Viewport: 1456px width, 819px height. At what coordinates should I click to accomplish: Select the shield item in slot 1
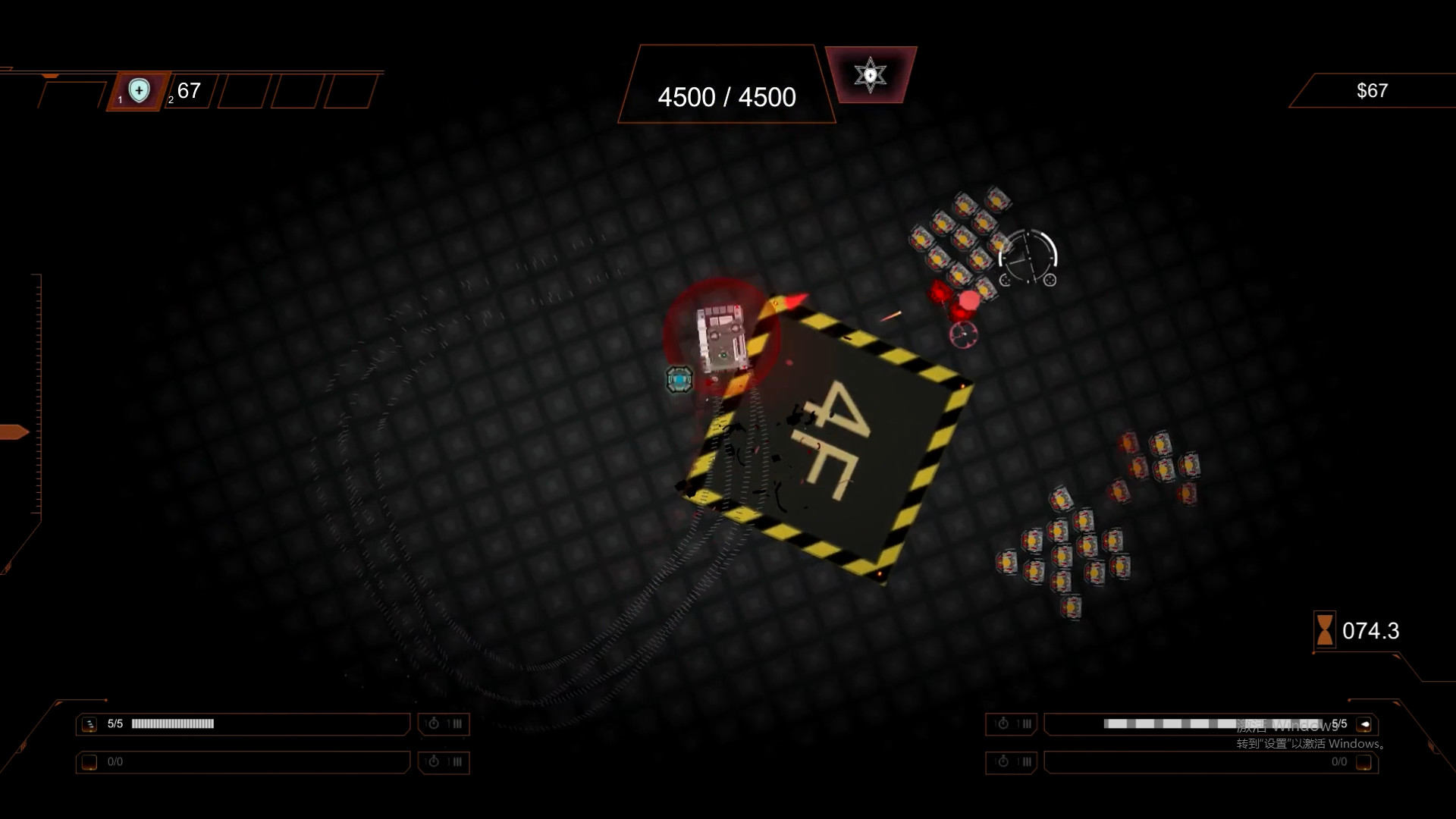tap(139, 91)
